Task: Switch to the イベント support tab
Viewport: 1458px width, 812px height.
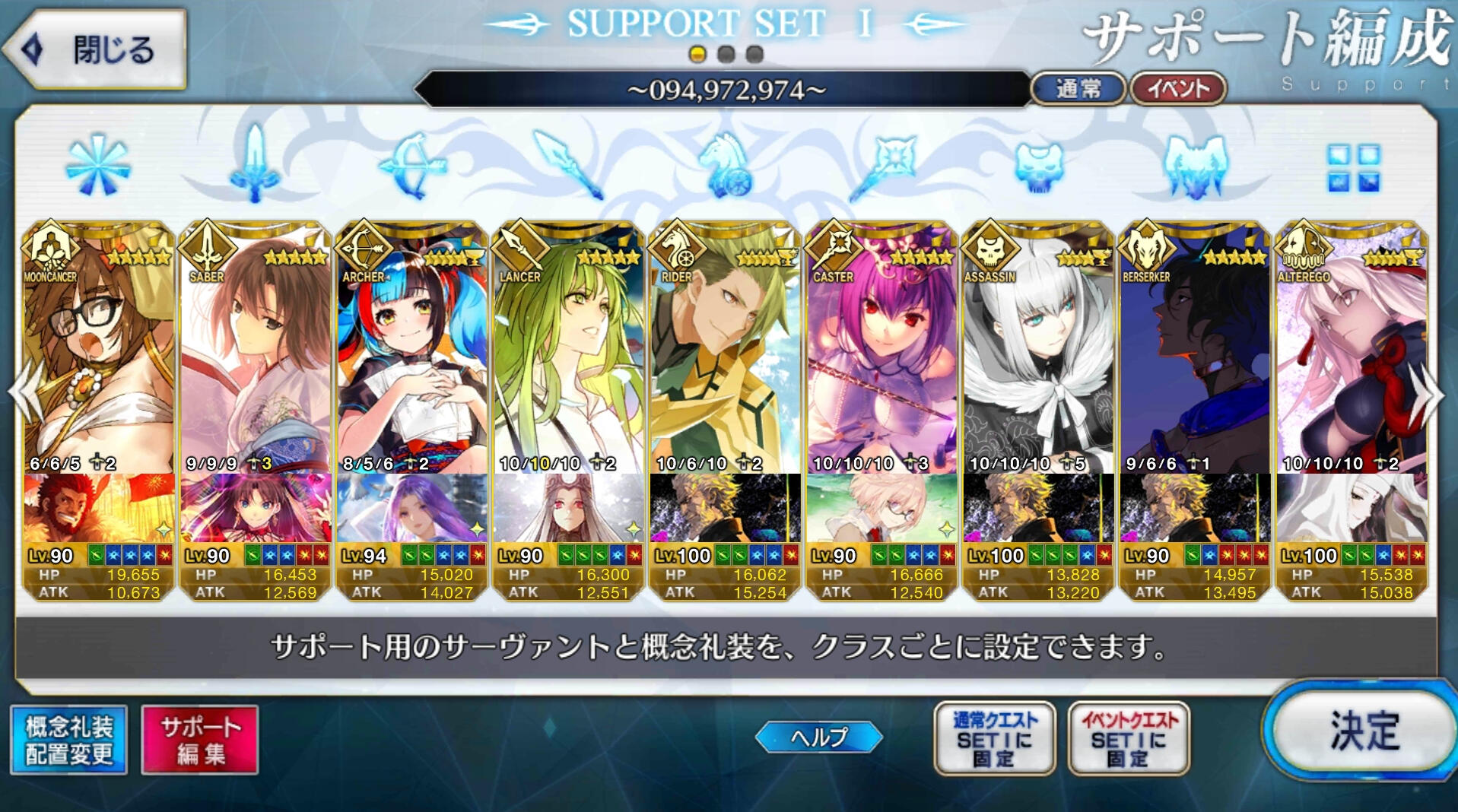Action: pyautogui.click(x=1177, y=90)
